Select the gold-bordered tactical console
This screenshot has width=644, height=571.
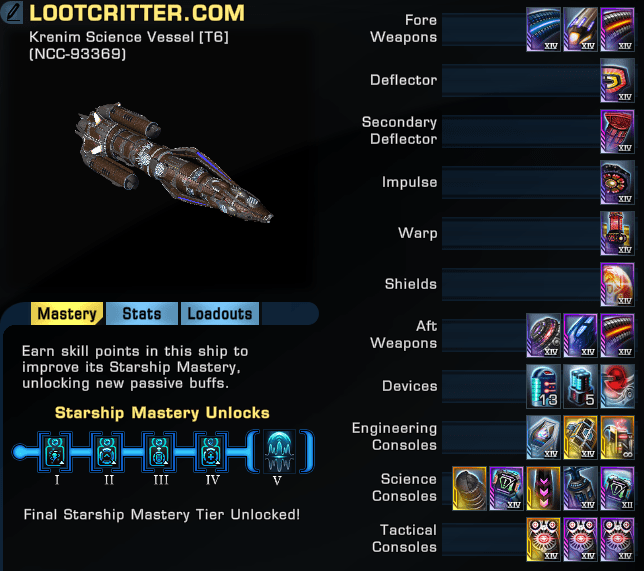[x=544, y=539]
